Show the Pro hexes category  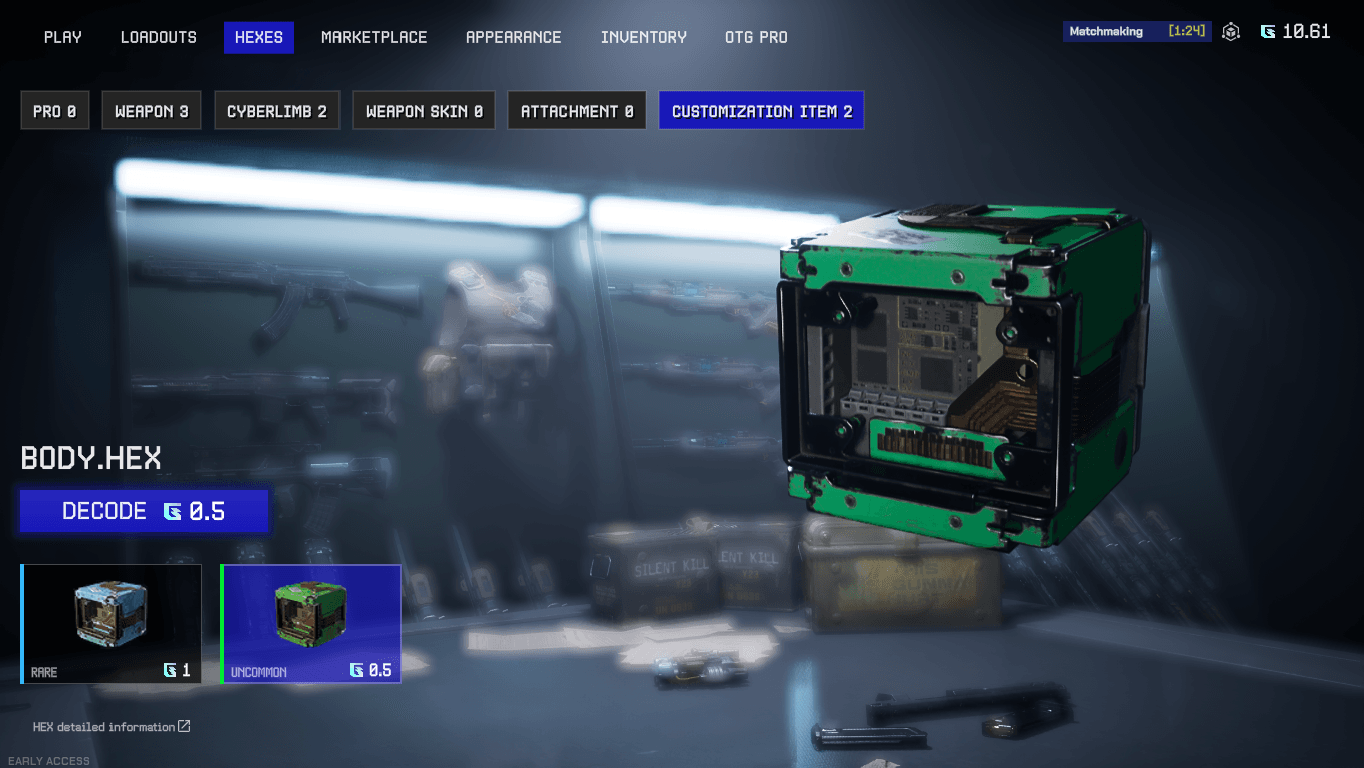pos(55,111)
